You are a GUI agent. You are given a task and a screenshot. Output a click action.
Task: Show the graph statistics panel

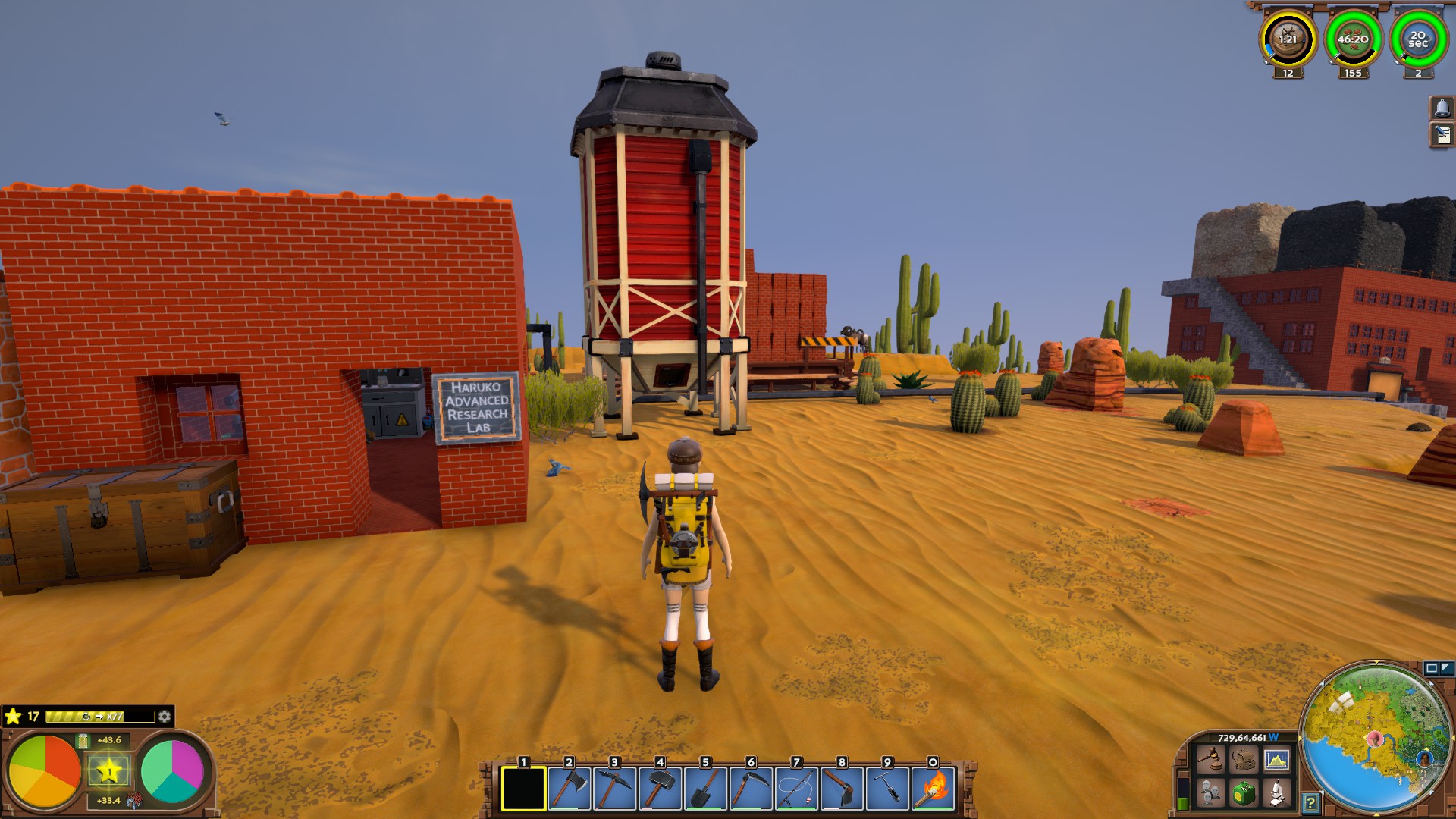click(1276, 759)
